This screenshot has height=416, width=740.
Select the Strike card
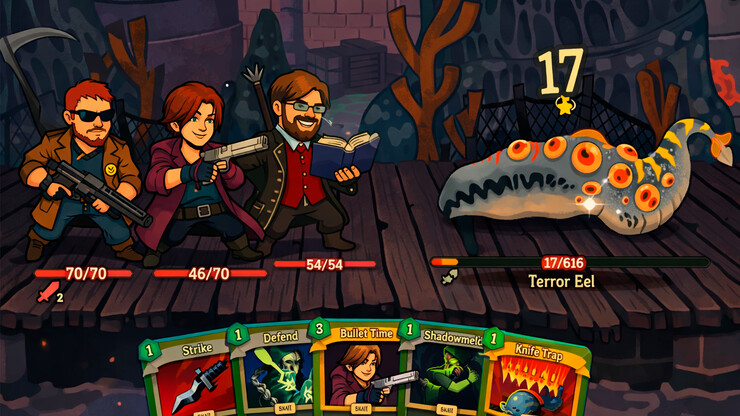(188, 378)
